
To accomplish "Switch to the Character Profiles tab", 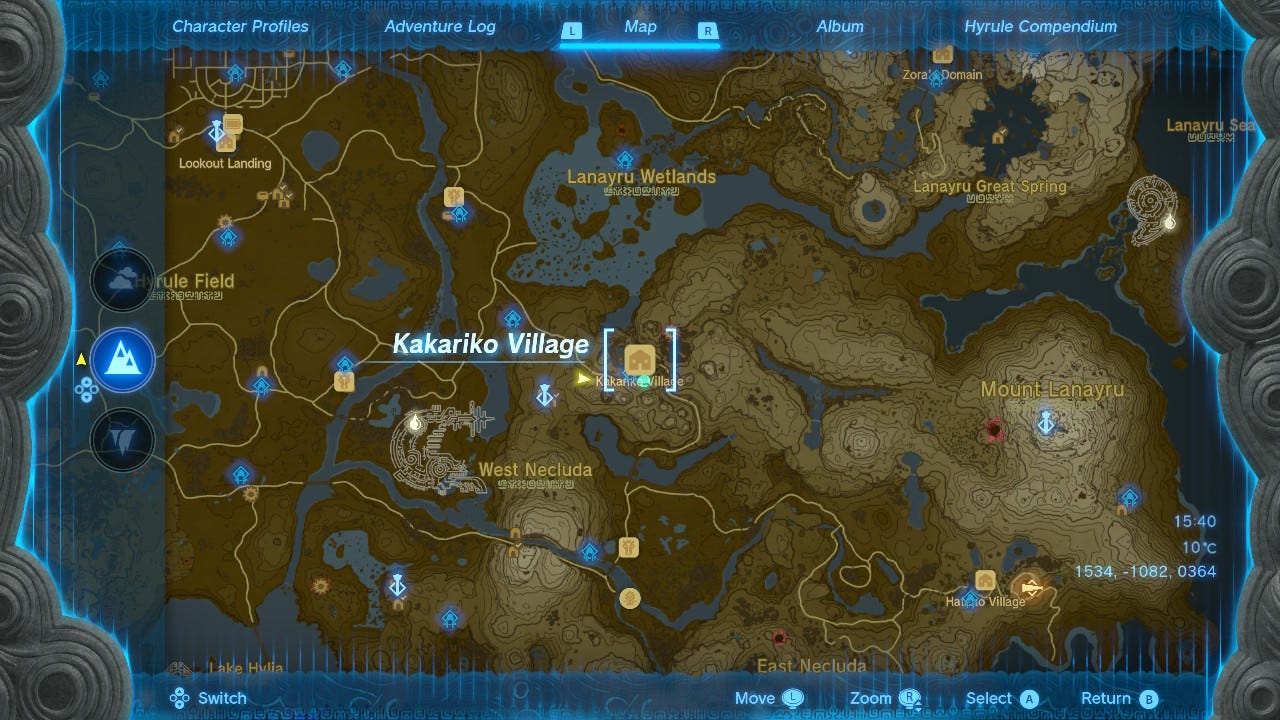I will pos(239,27).
